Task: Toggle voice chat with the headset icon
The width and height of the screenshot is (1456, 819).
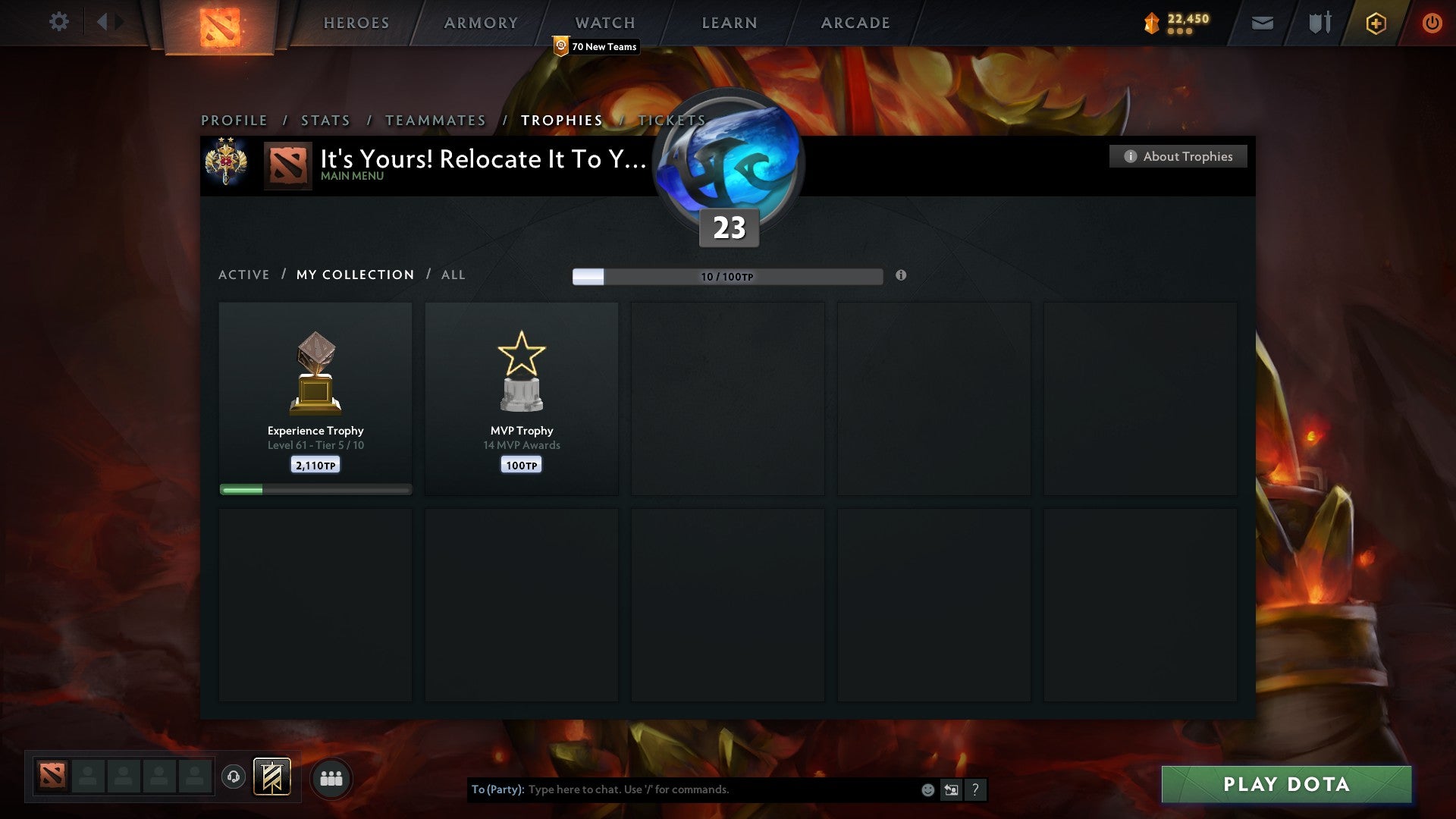Action: coord(234,777)
